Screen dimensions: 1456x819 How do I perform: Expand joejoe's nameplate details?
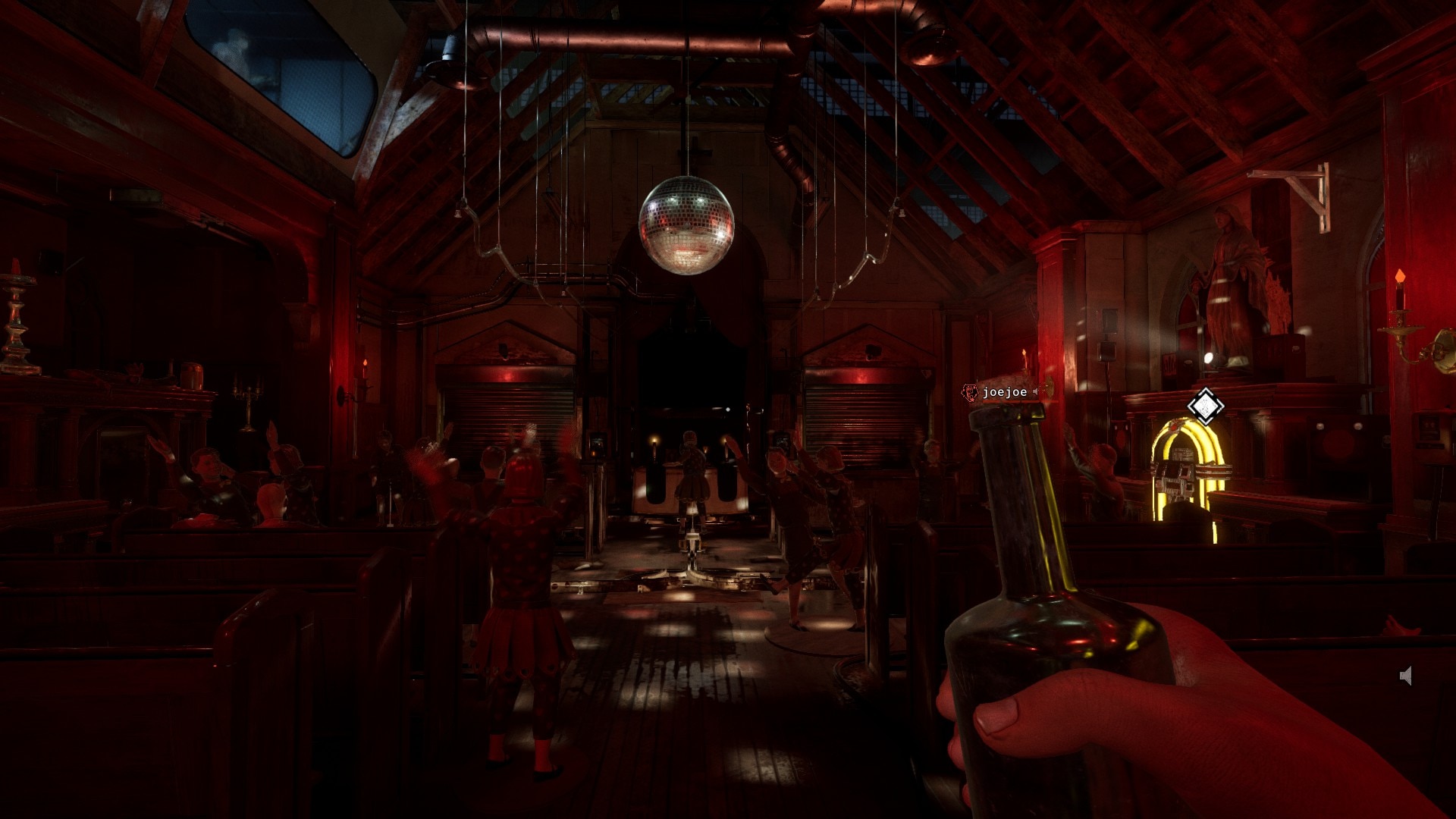[1005, 392]
